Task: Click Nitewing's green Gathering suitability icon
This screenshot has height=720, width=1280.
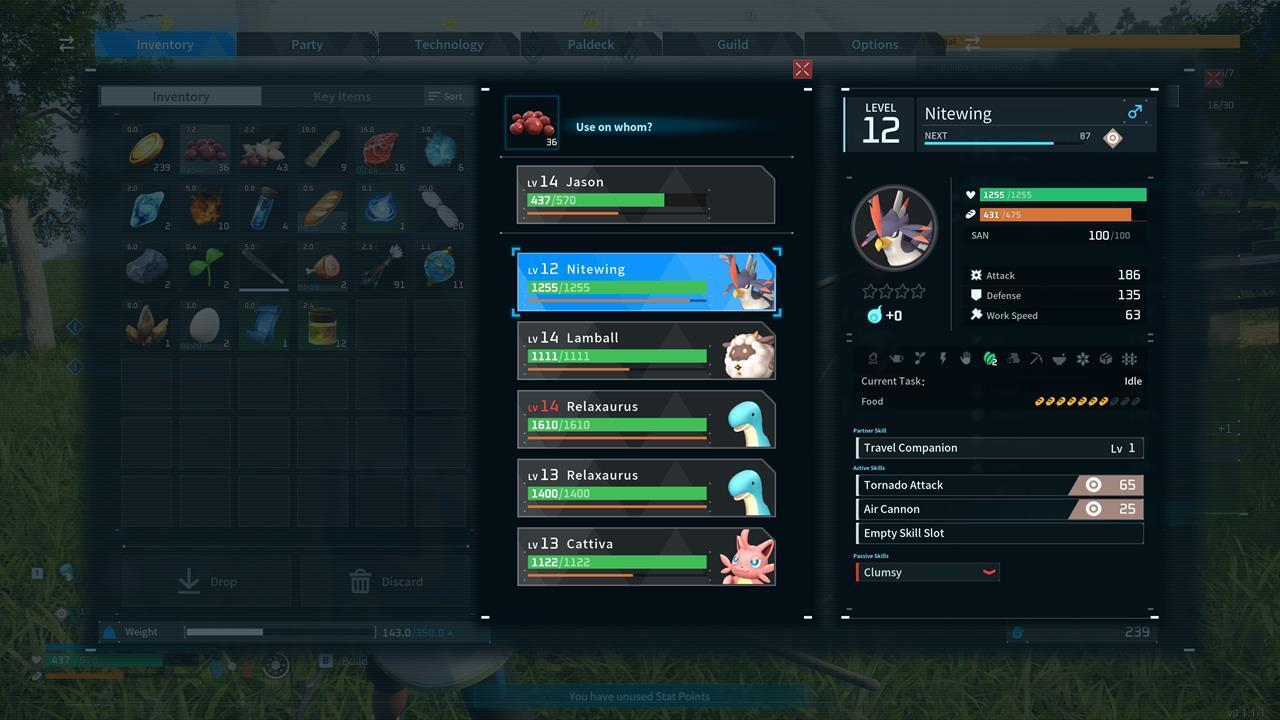Action: pos(990,358)
